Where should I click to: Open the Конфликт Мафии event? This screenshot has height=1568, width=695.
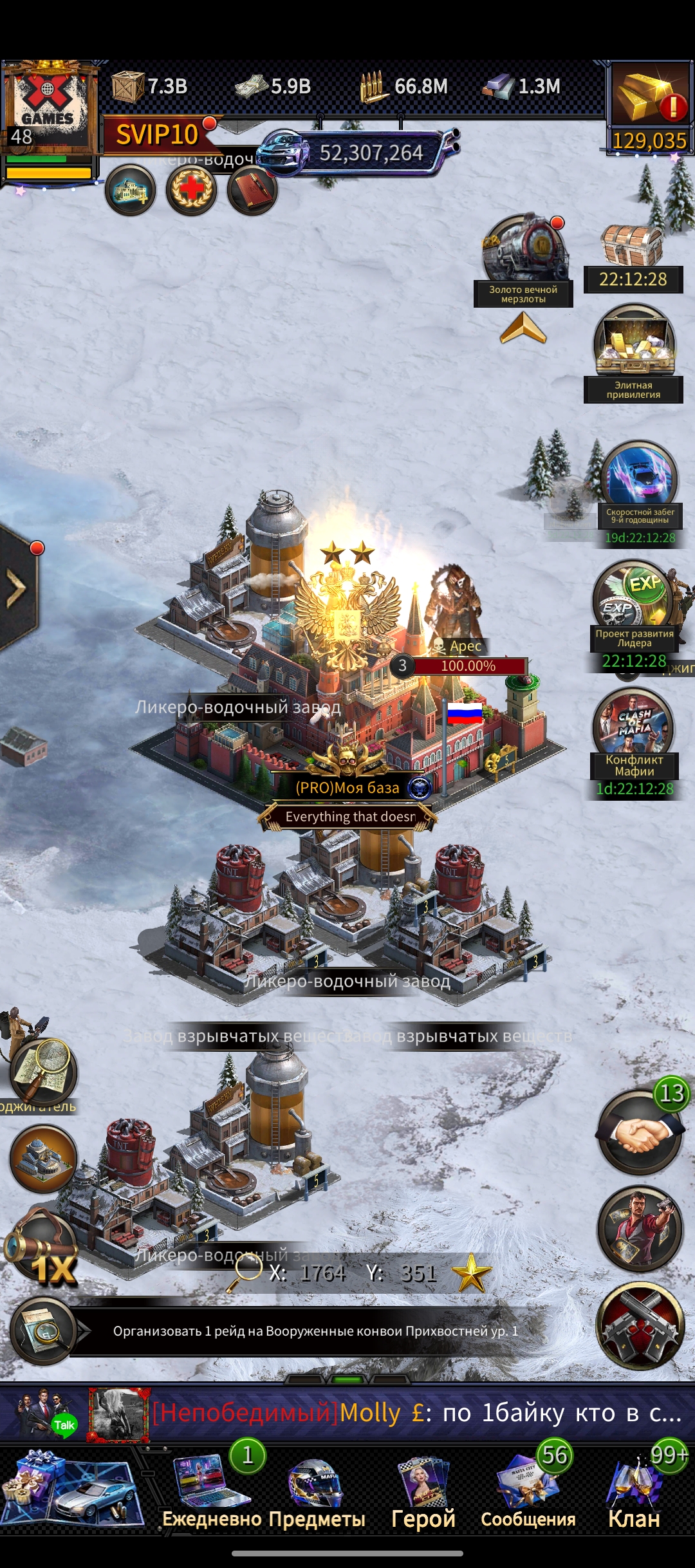coord(634,727)
